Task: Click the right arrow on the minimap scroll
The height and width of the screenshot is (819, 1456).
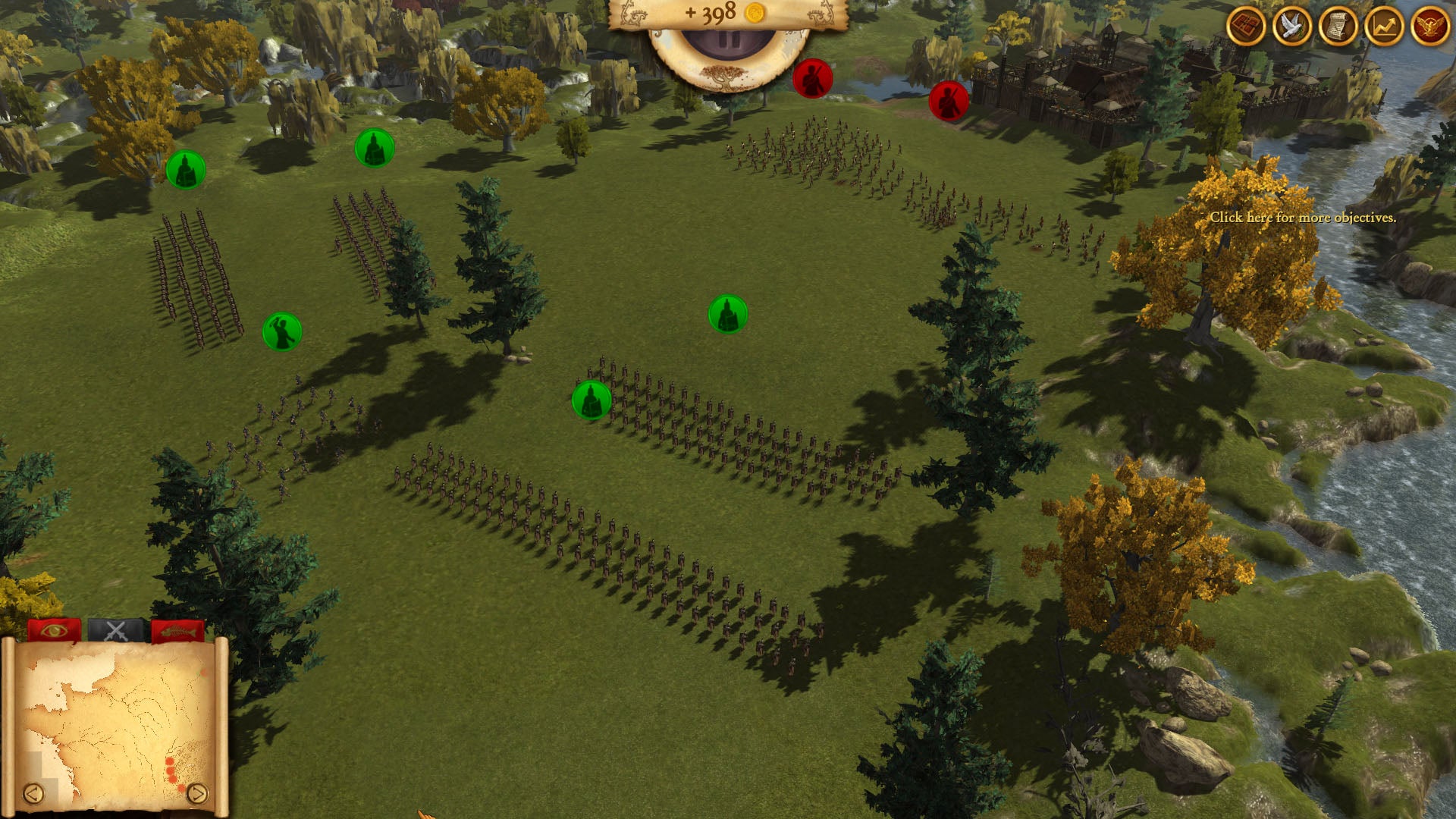Action: [197, 793]
